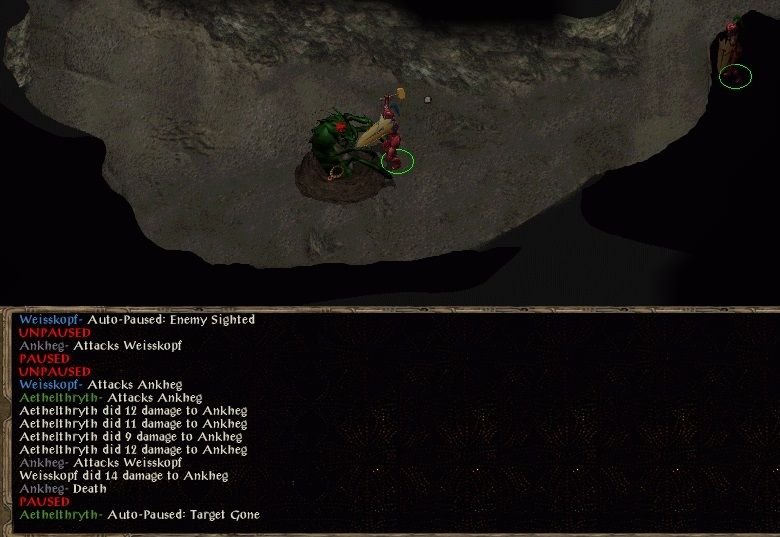Select the party member standing at the cave's edge
The image size is (780, 537).
coord(733,56)
